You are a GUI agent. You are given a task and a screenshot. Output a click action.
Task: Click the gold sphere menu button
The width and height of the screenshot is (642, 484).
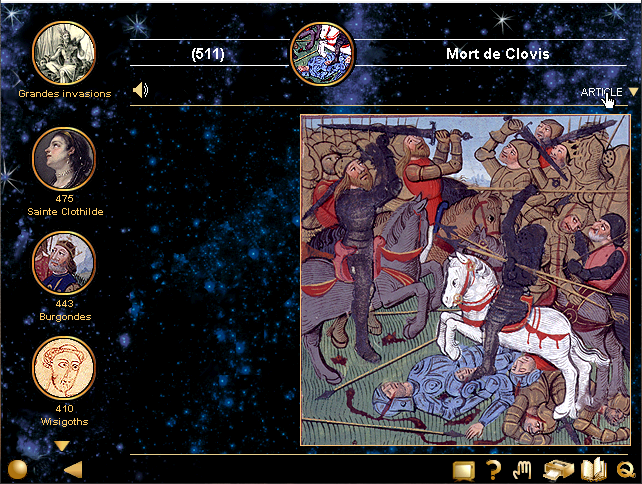coord(17,470)
